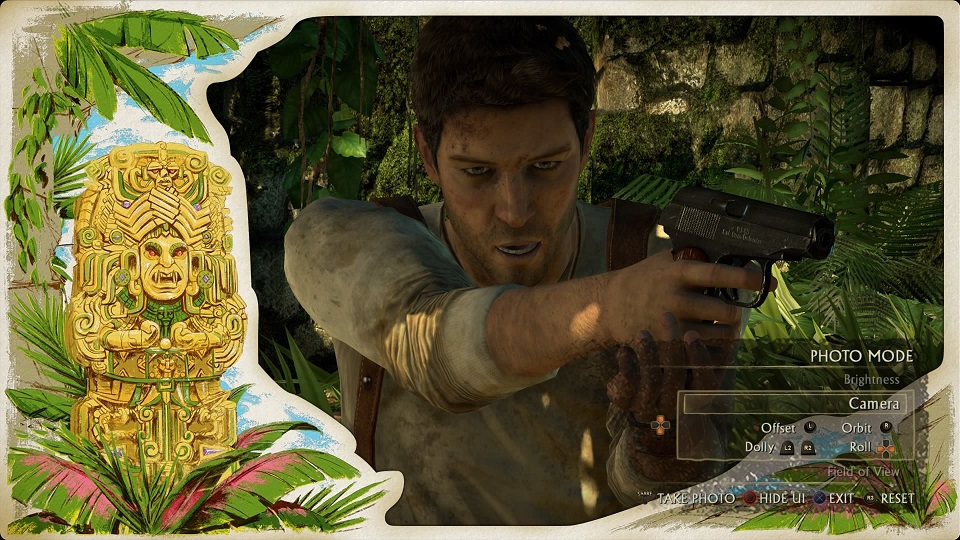Image resolution: width=960 pixels, height=540 pixels.
Task: Switch to the Brightness setting
Action: (870, 380)
